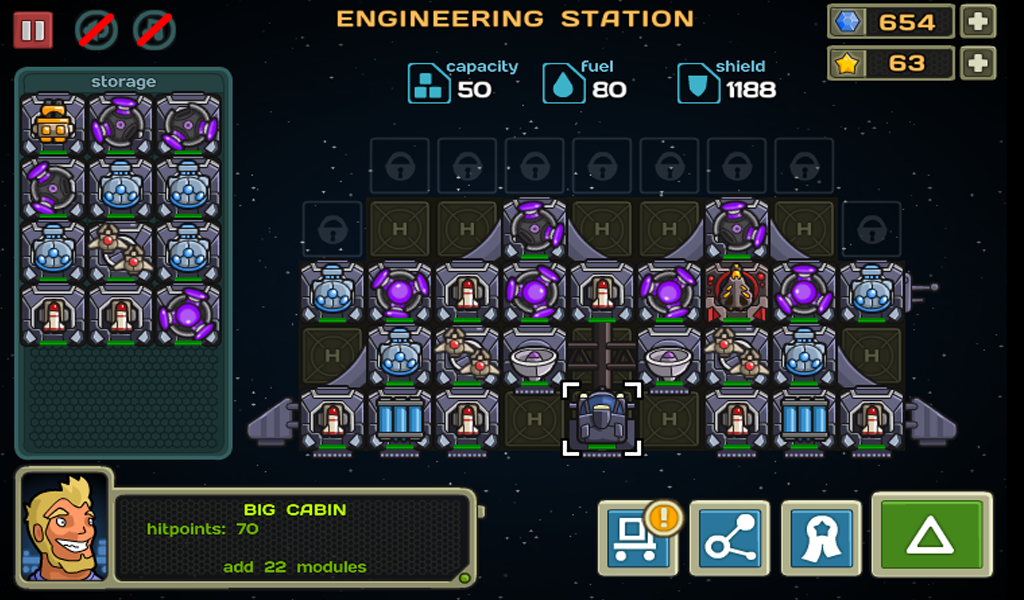Open the shop cart button
The image size is (1024, 600).
[x=638, y=538]
